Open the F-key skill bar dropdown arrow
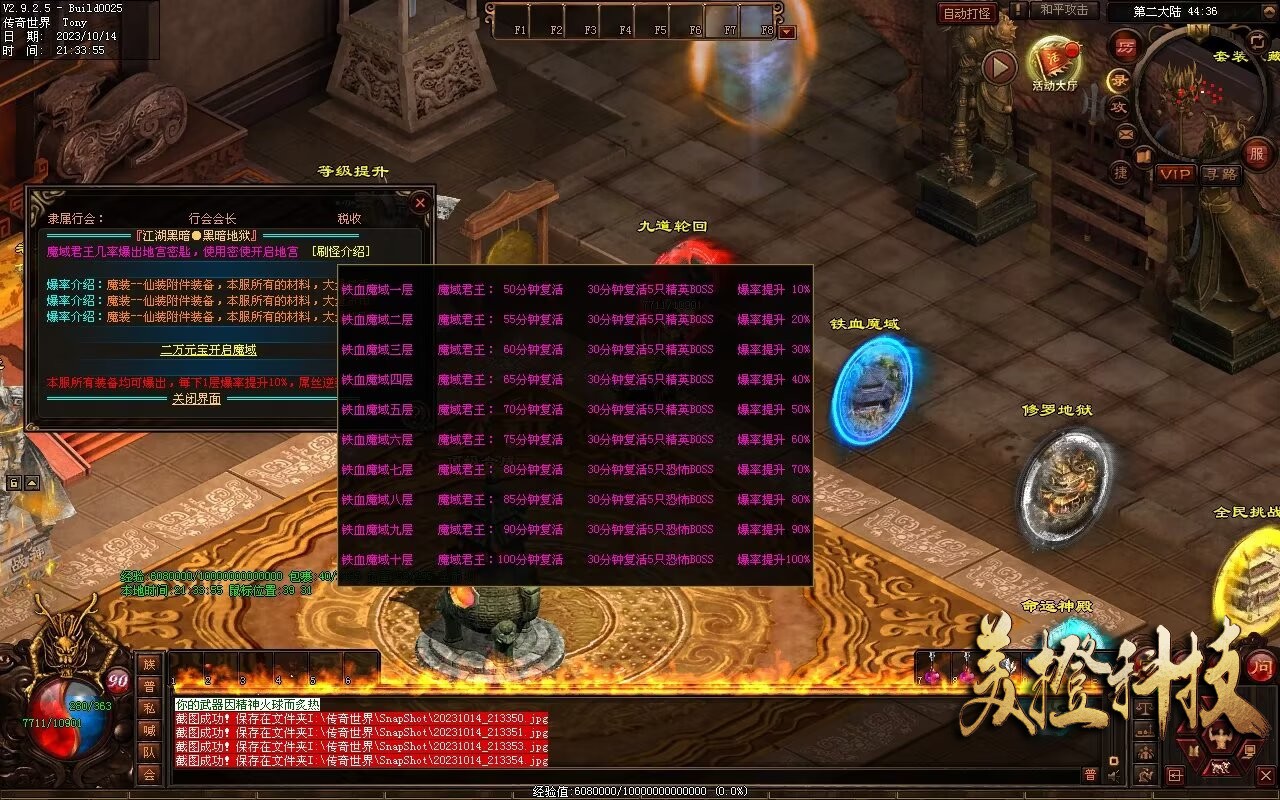 [787, 32]
